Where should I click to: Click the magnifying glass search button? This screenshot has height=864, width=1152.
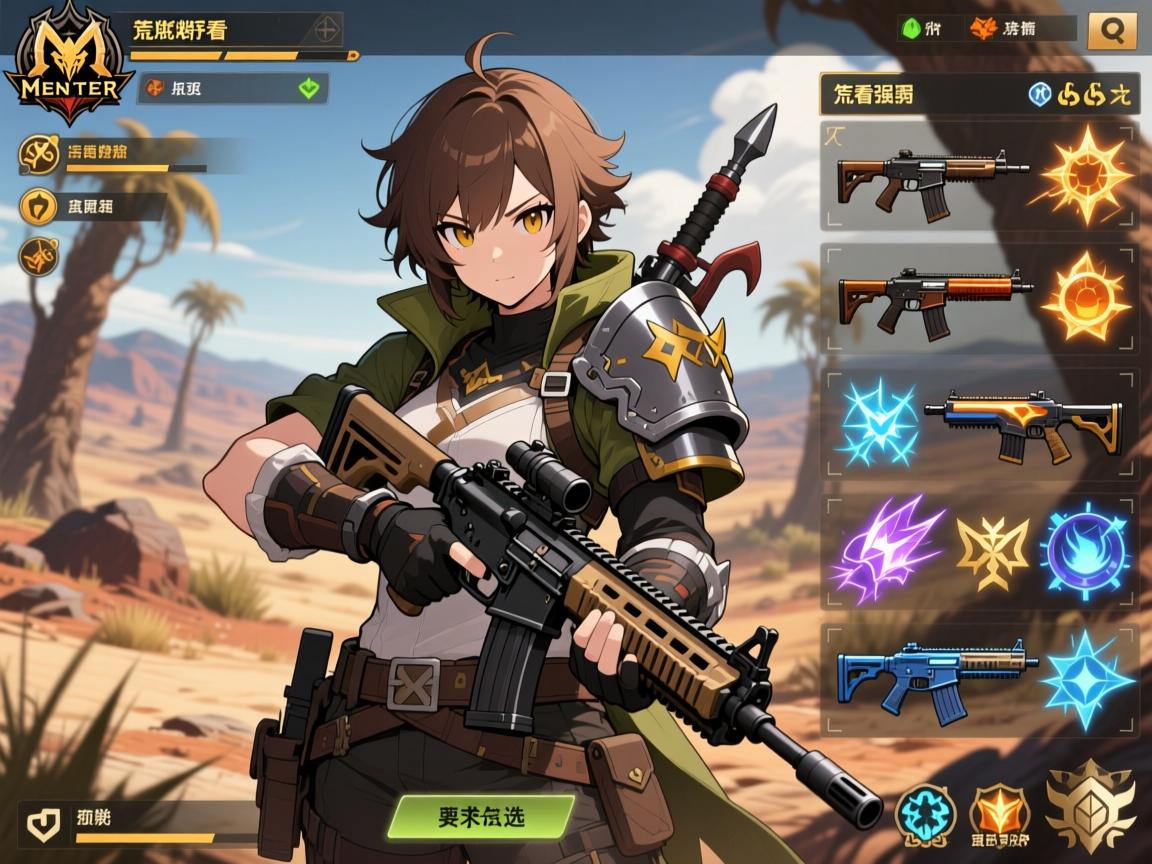tap(1111, 30)
